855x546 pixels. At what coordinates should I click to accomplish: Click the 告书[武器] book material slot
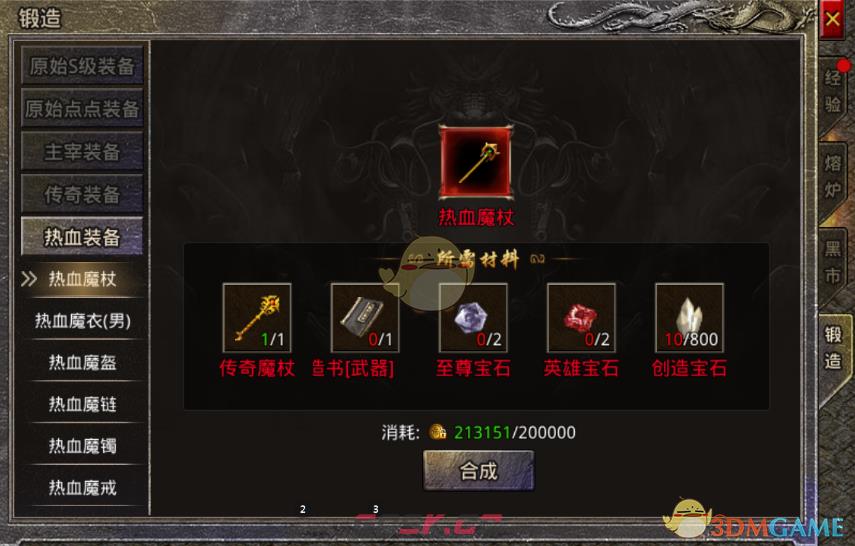pos(365,318)
